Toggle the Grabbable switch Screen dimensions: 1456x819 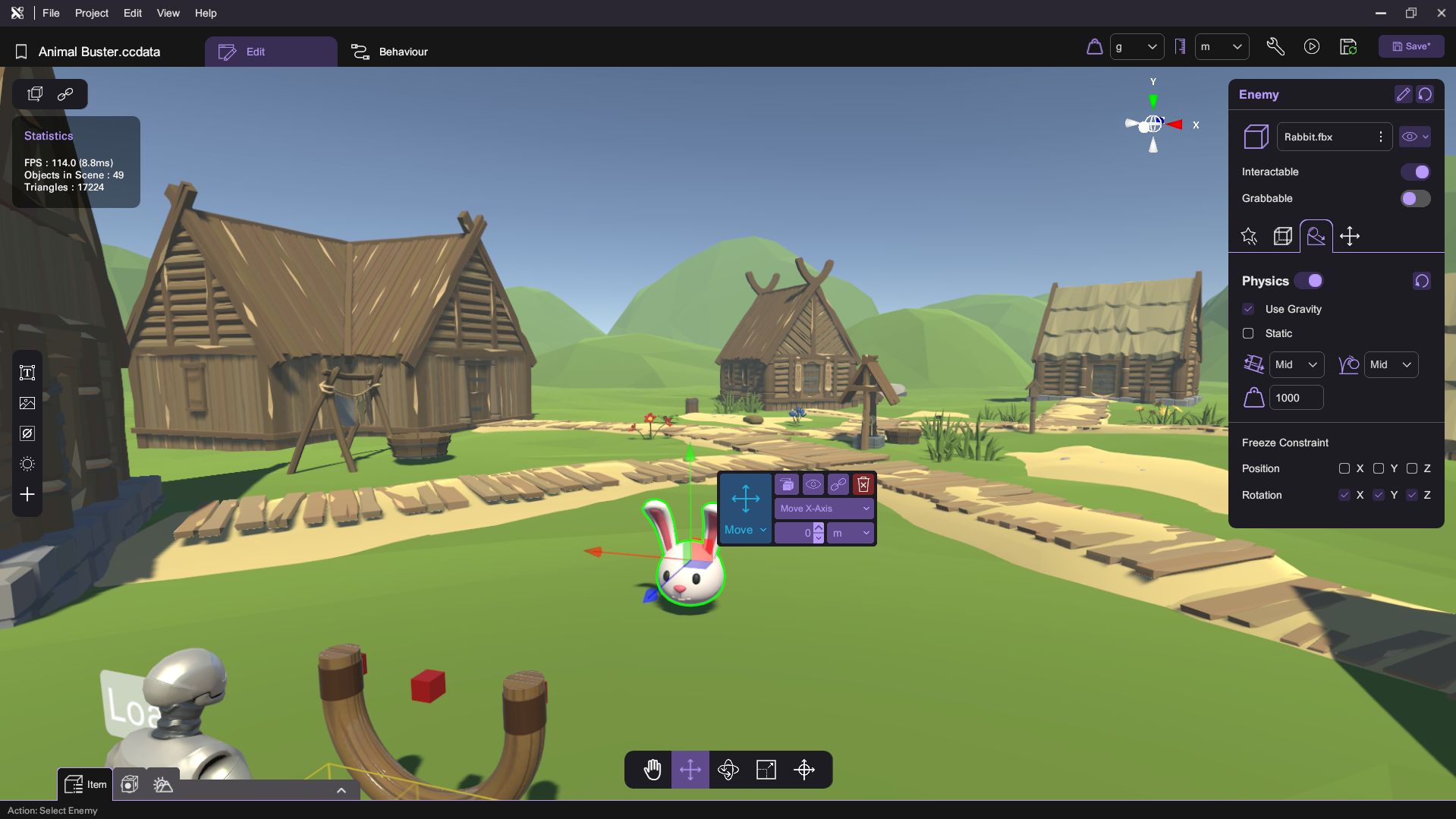1415,199
